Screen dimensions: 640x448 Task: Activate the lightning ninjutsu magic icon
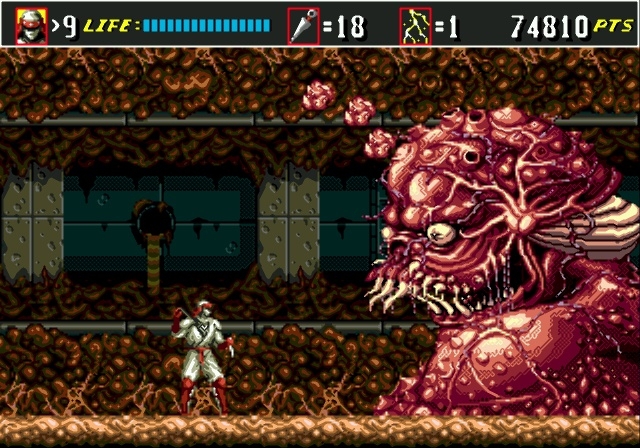(415, 25)
